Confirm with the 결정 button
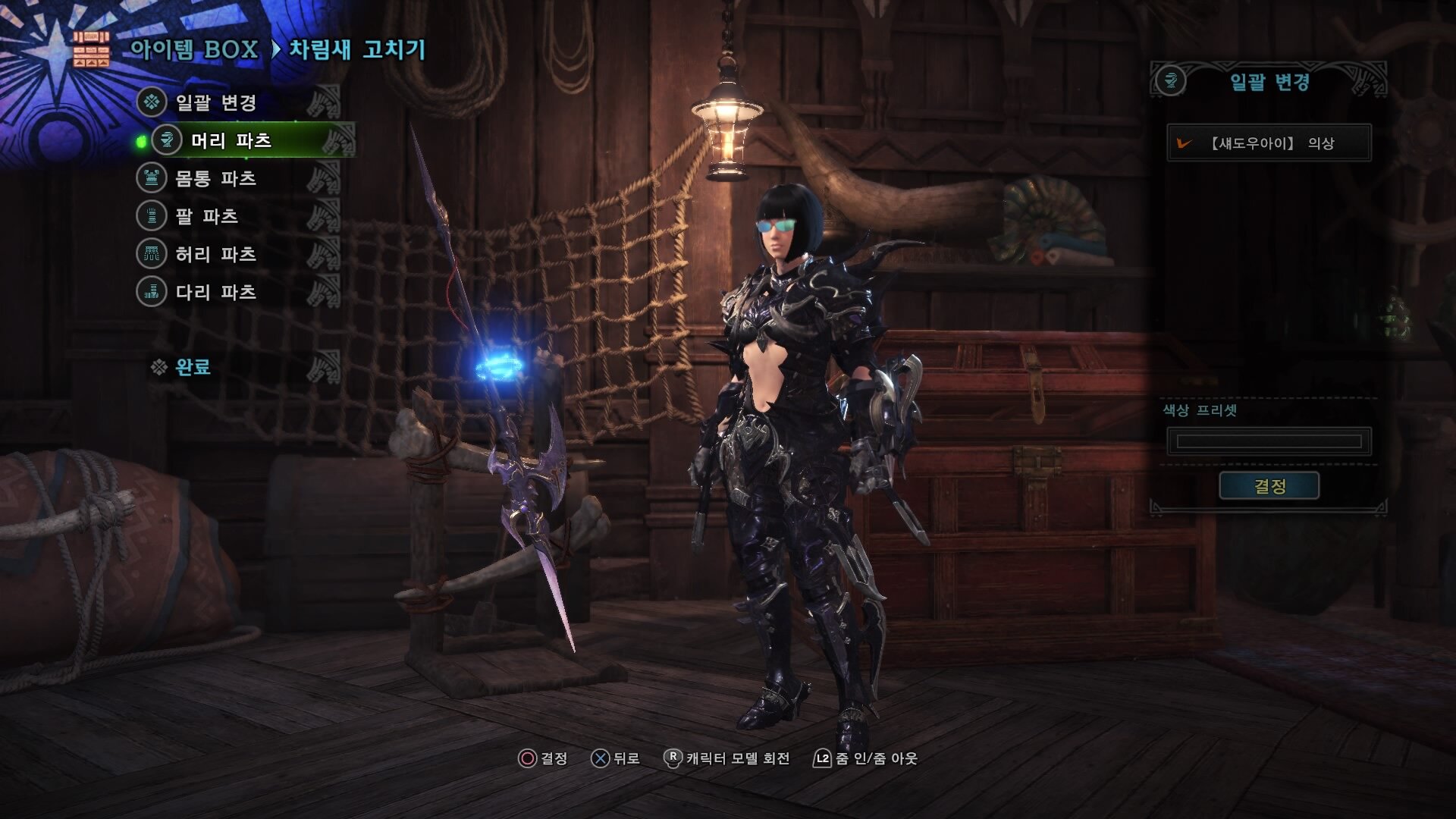 click(1269, 486)
